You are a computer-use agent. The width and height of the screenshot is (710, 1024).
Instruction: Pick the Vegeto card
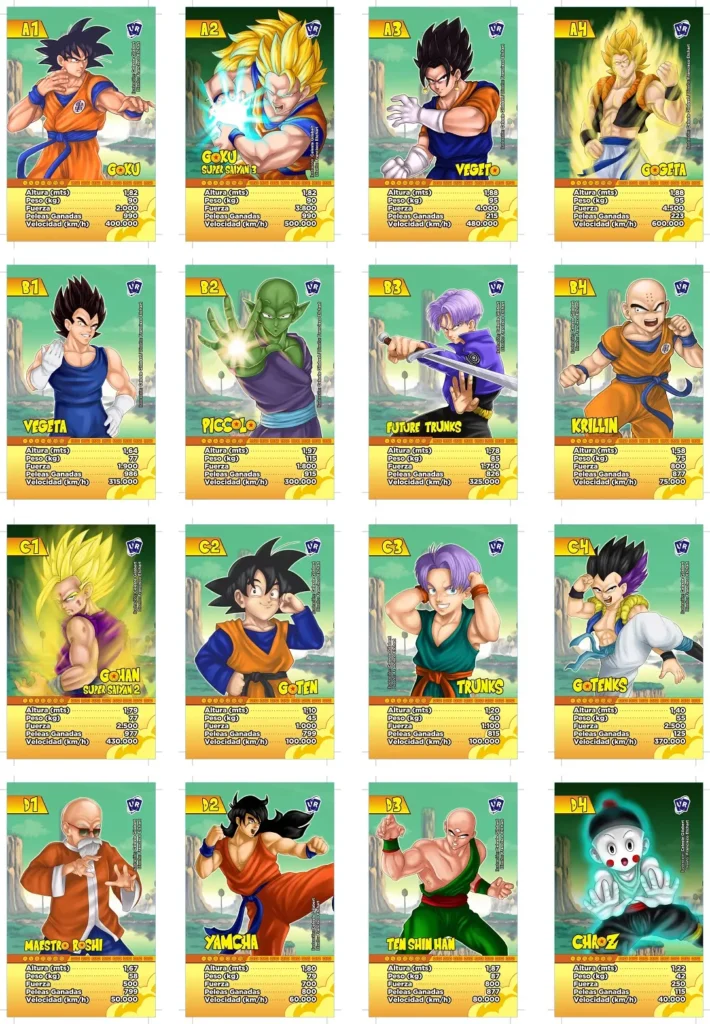[443, 124]
